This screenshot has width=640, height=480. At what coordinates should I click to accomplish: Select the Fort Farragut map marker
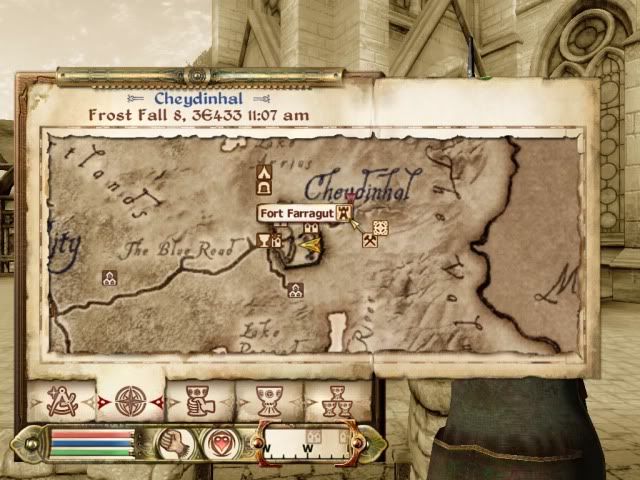[344, 213]
